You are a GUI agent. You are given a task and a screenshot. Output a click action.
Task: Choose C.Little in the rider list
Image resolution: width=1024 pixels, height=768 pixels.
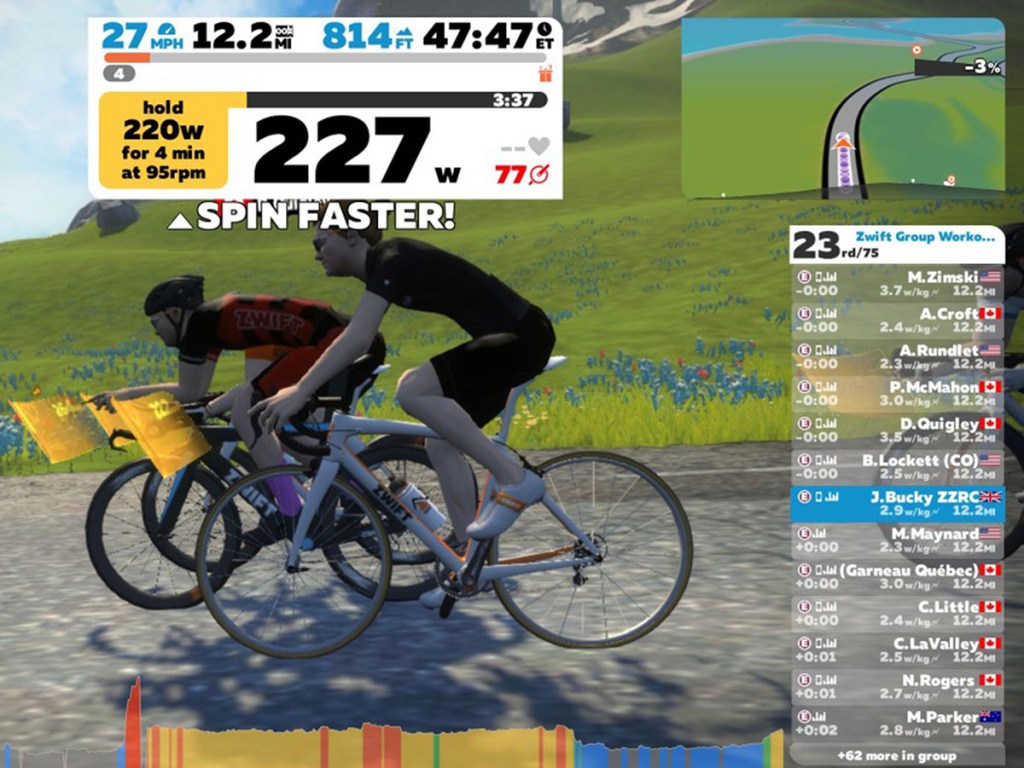point(897,613)
